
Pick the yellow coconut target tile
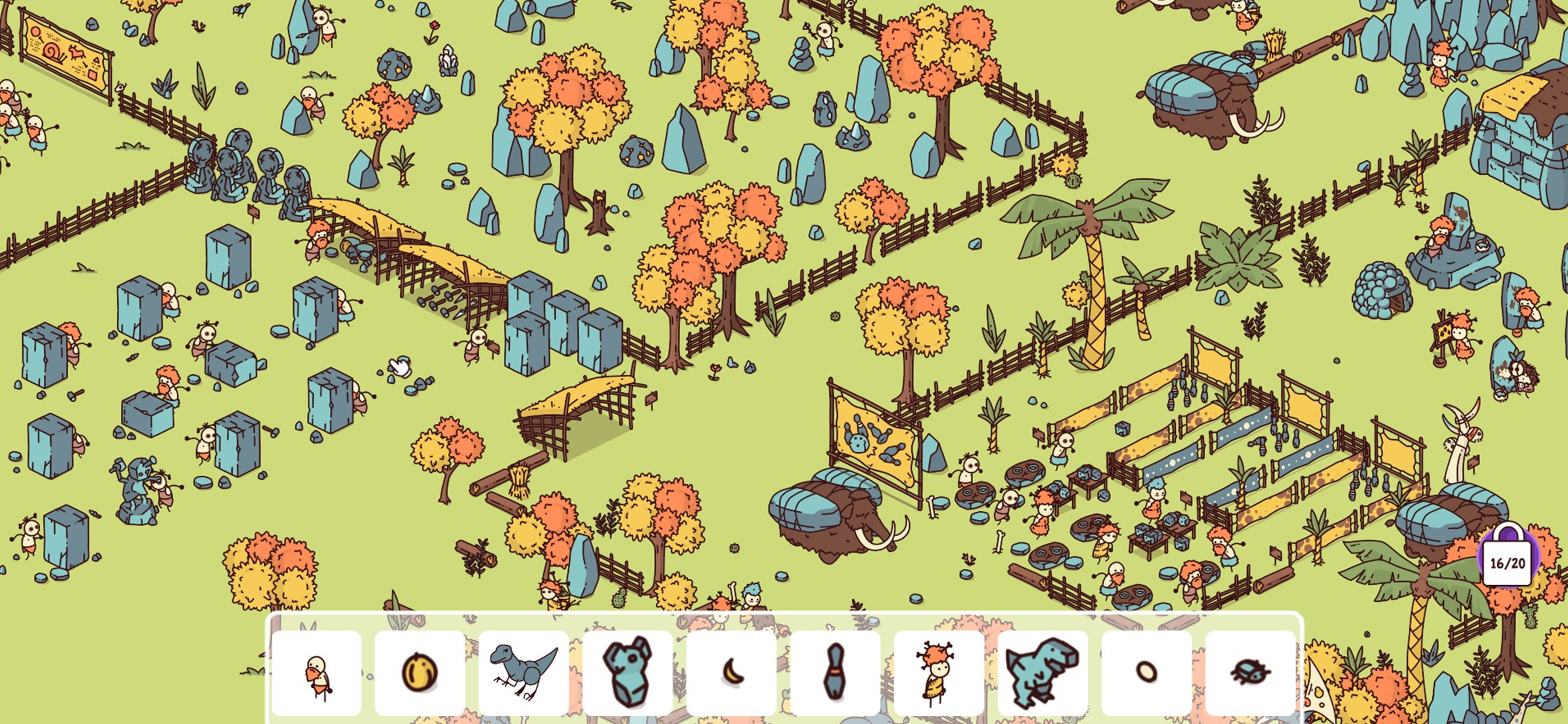[x=420, y=673]
